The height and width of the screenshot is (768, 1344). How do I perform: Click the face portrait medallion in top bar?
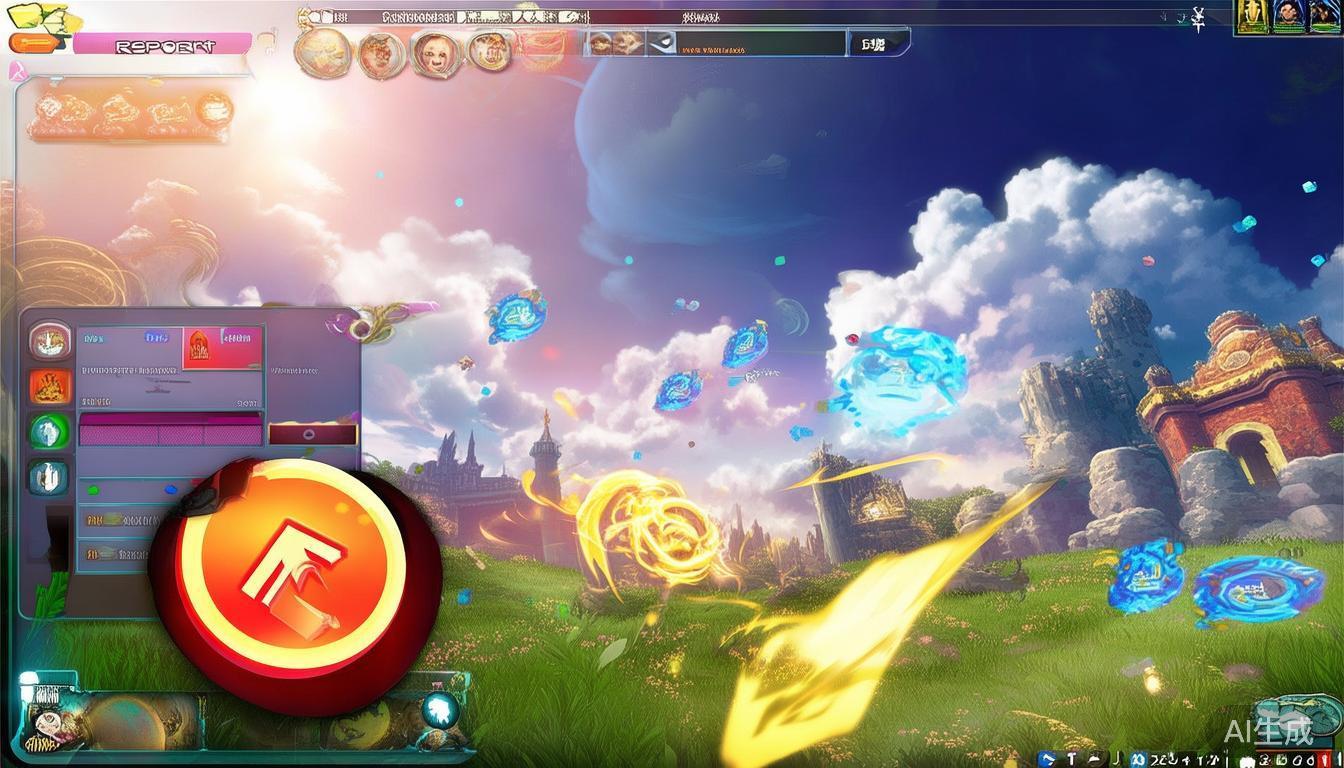click(x=436, y=52)
